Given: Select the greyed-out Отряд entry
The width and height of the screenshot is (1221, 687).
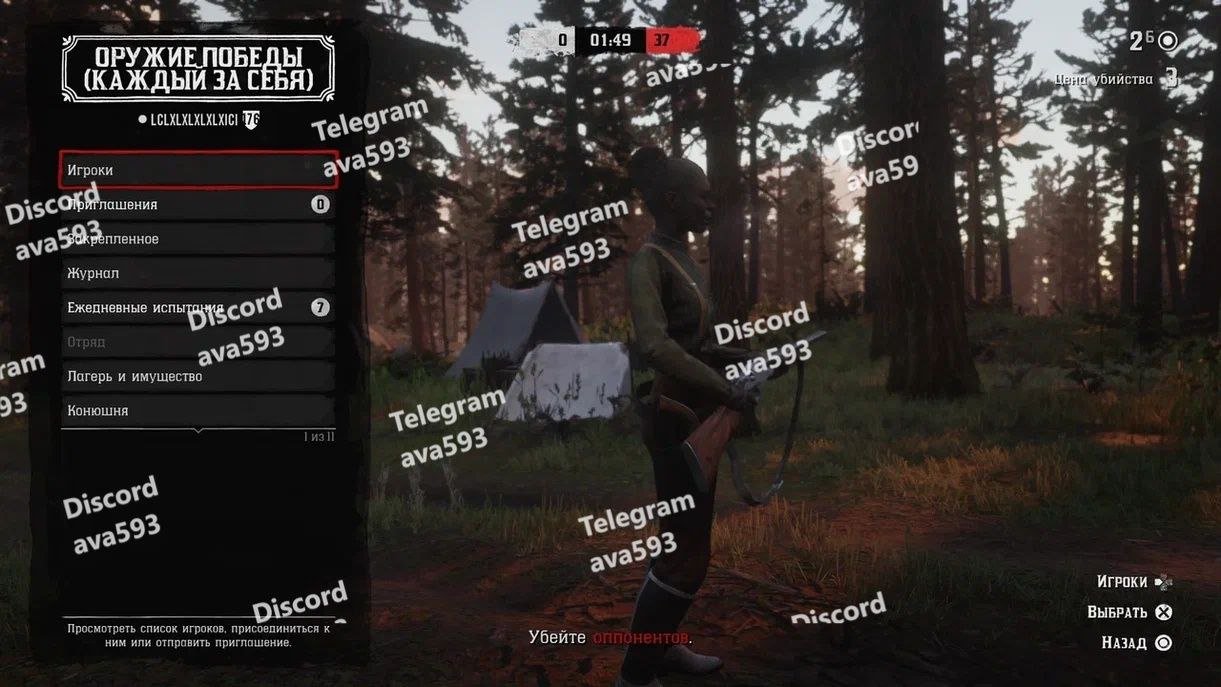Looking at the screenshot, I should pyautogui.click(x=198, y=342).
